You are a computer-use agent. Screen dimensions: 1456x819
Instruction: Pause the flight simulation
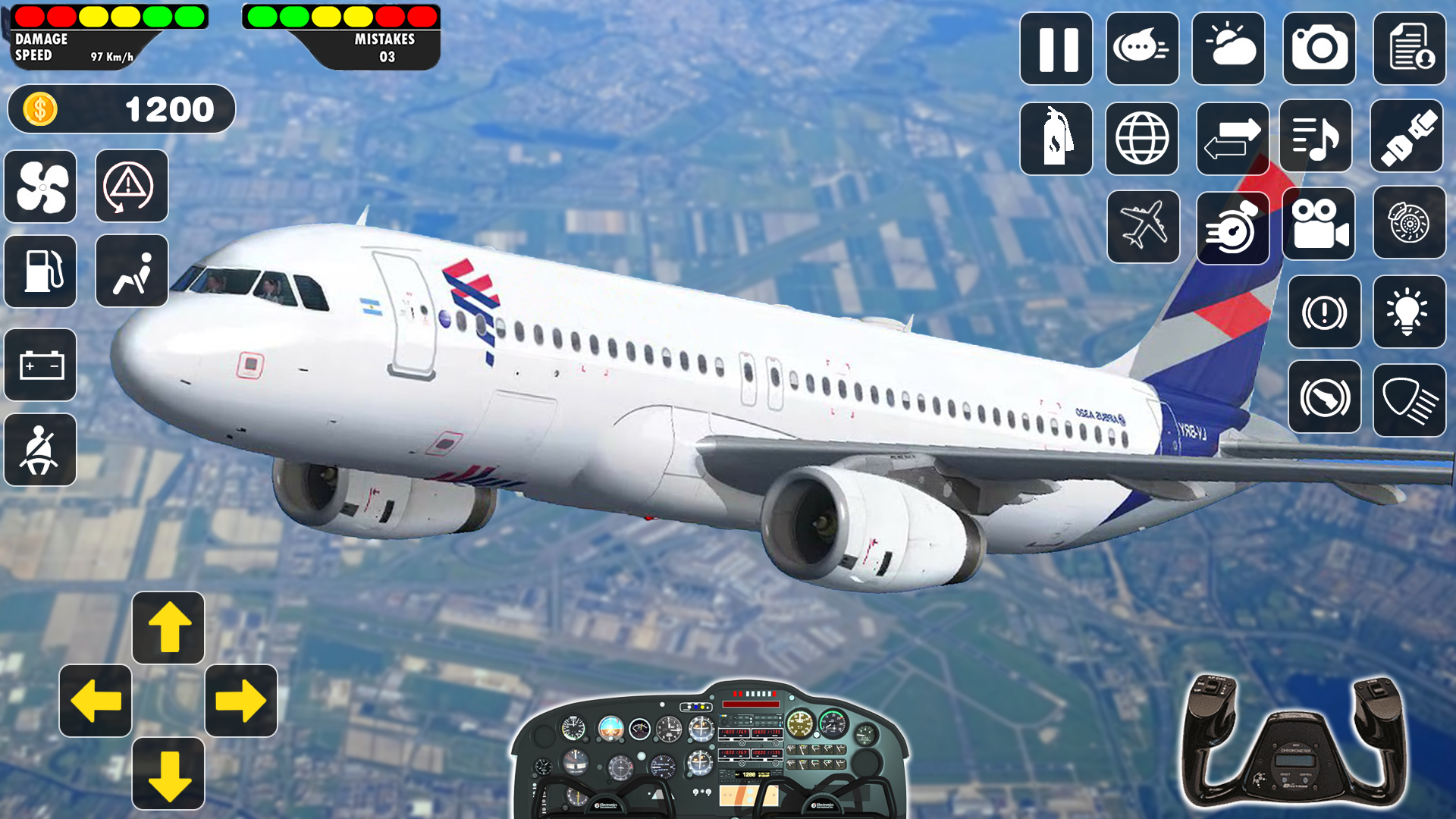(1056, 49)
